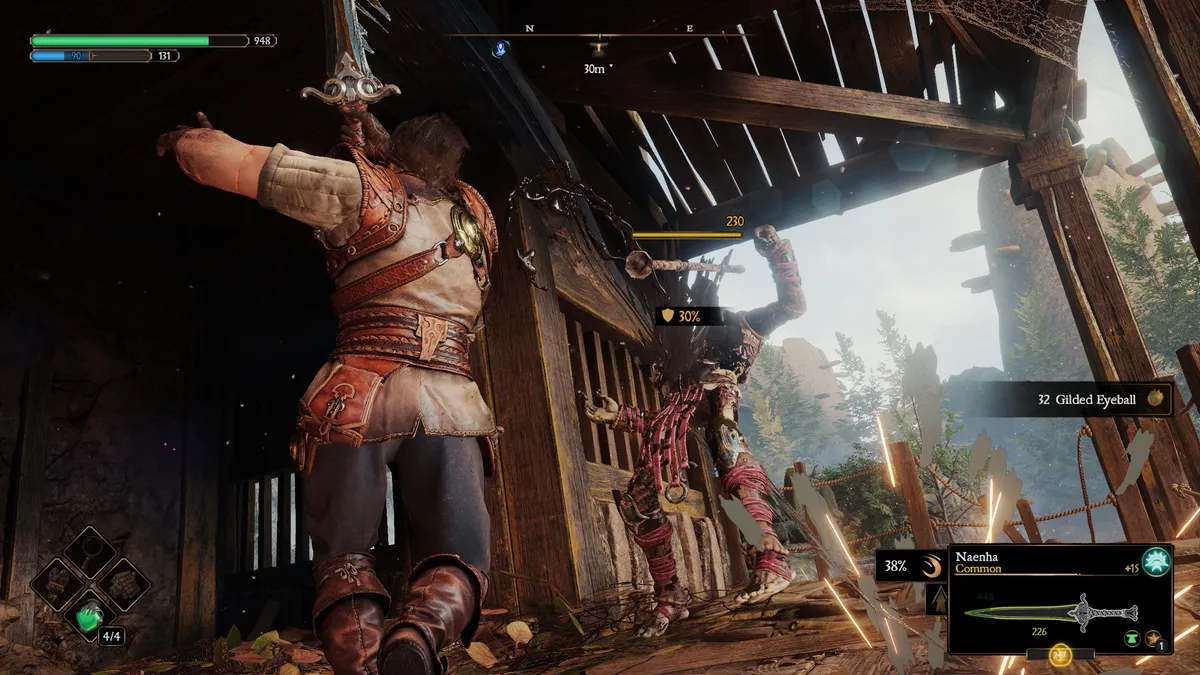Click the blue waypoint marker on compass

(501, 47)
